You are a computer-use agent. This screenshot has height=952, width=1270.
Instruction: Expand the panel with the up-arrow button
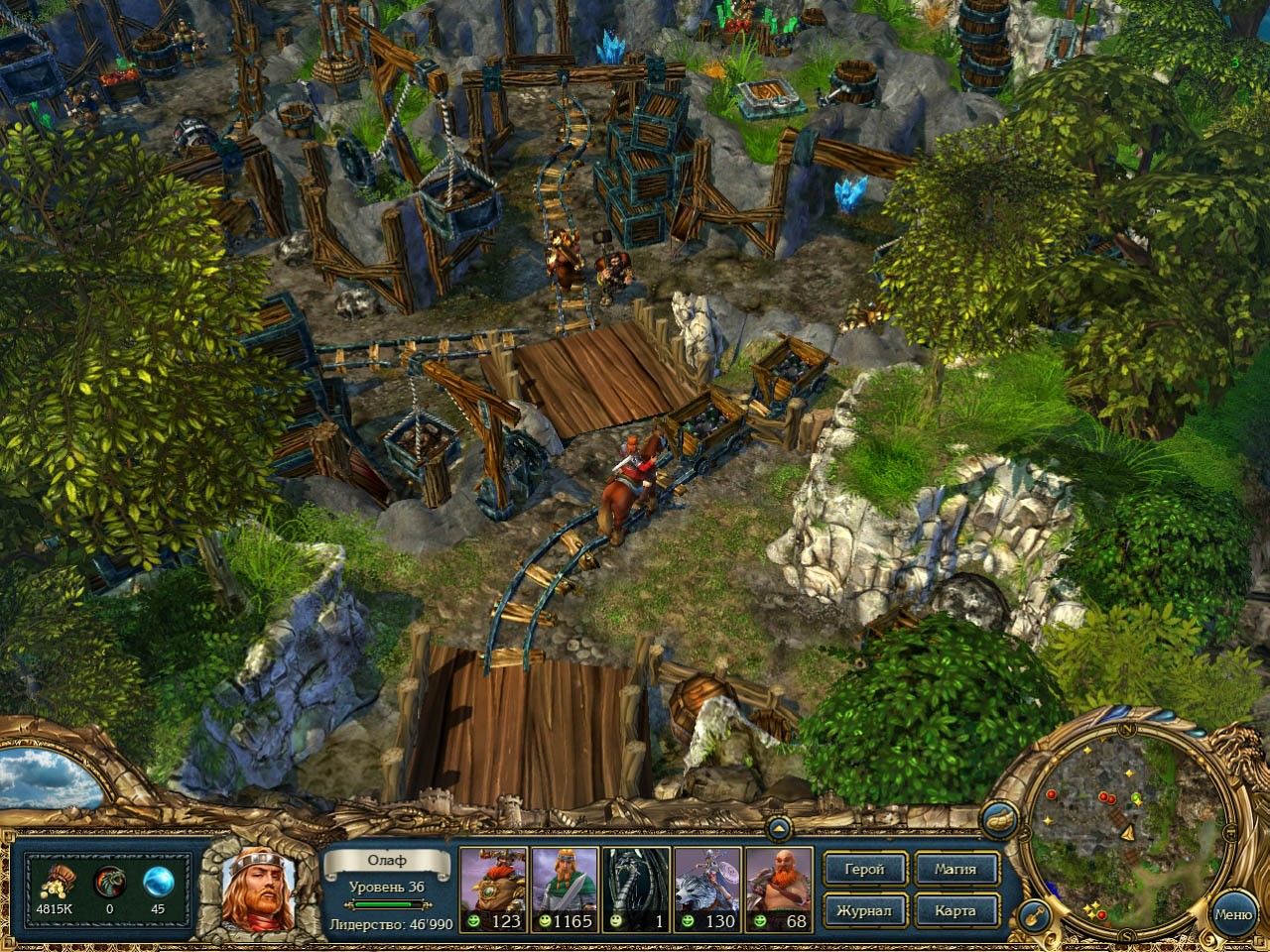[x=779, y=829]
